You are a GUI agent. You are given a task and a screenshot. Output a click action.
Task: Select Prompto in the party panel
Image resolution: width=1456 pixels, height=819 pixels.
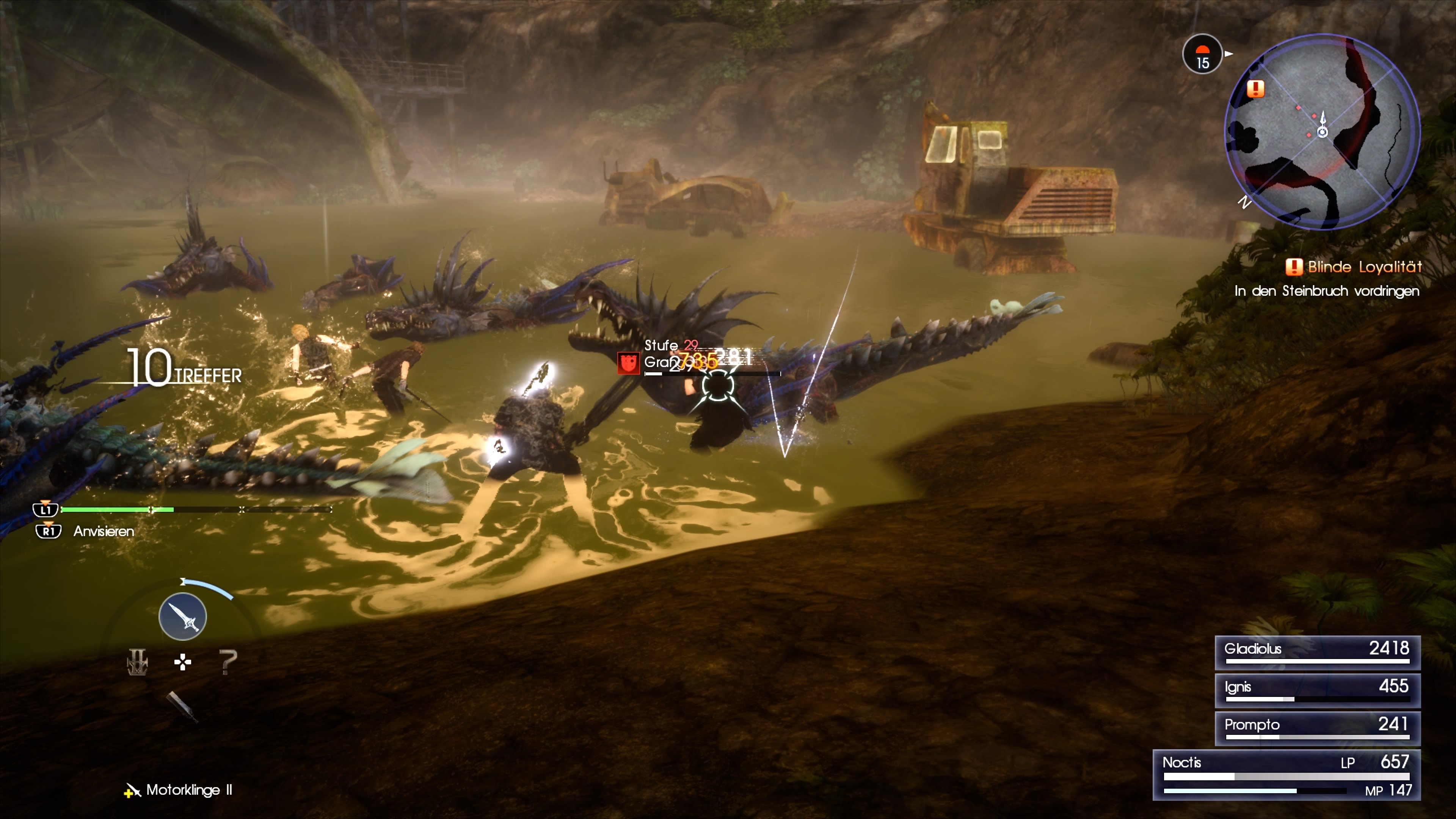pyautogui.click(x=1317, y=728)
